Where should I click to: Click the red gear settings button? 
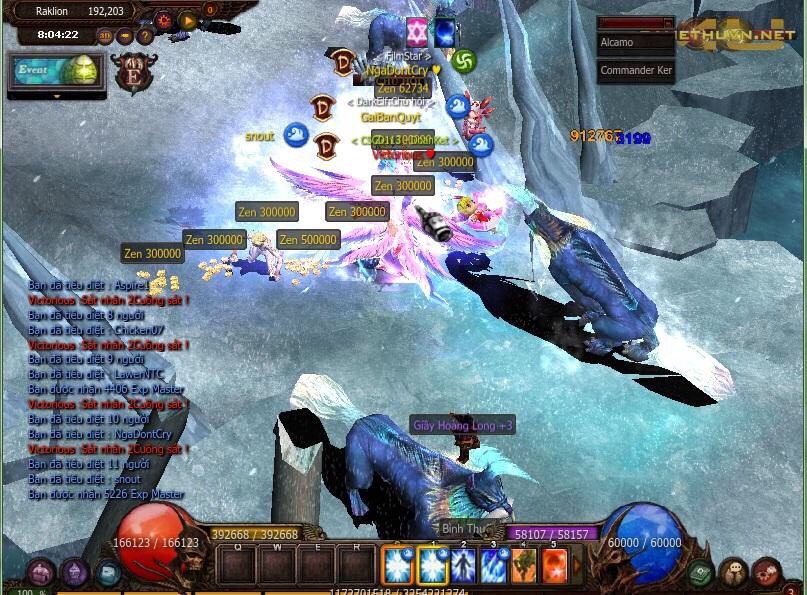click(163, 20)
